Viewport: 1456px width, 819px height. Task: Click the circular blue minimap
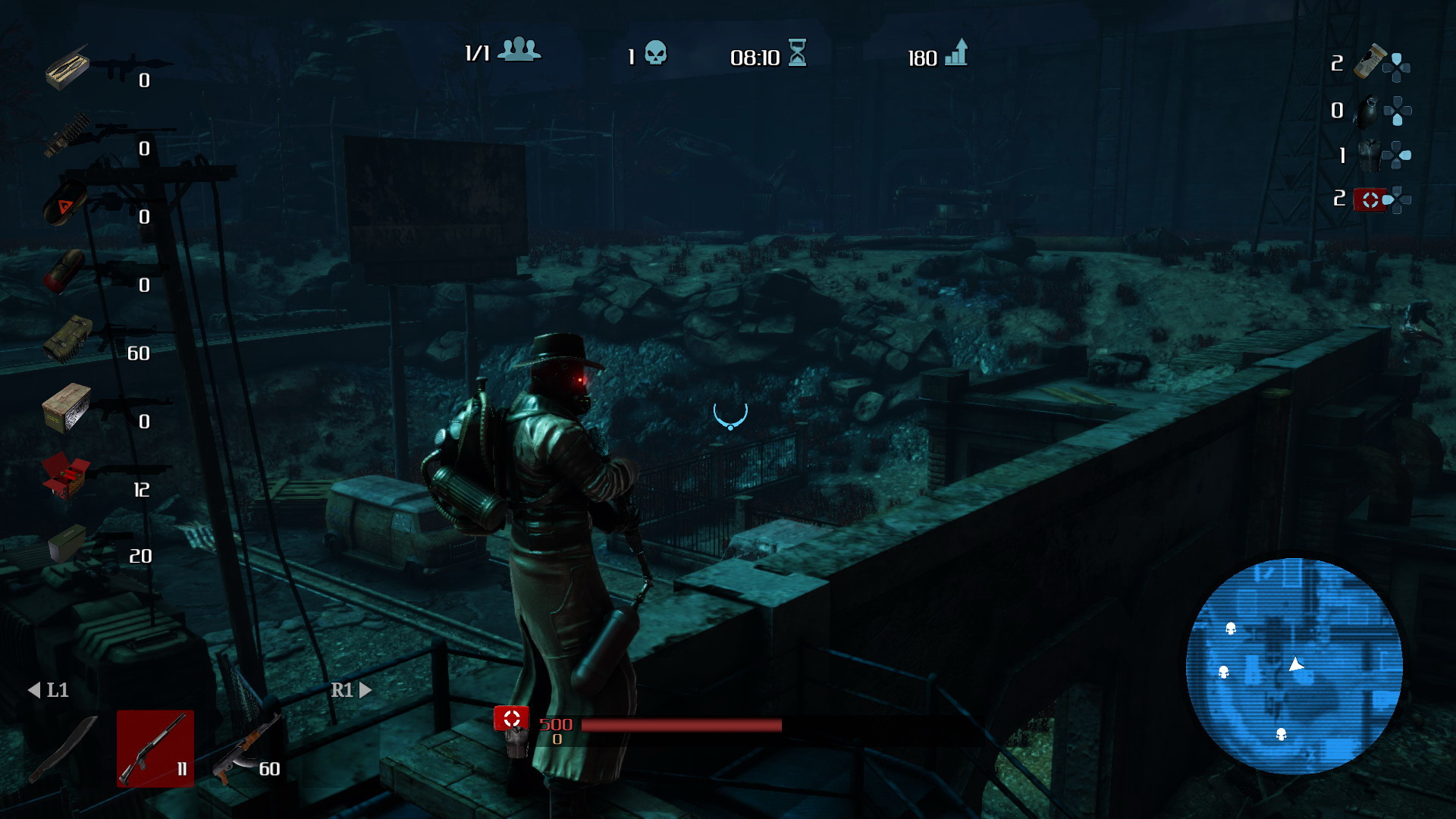point(1294,667)
